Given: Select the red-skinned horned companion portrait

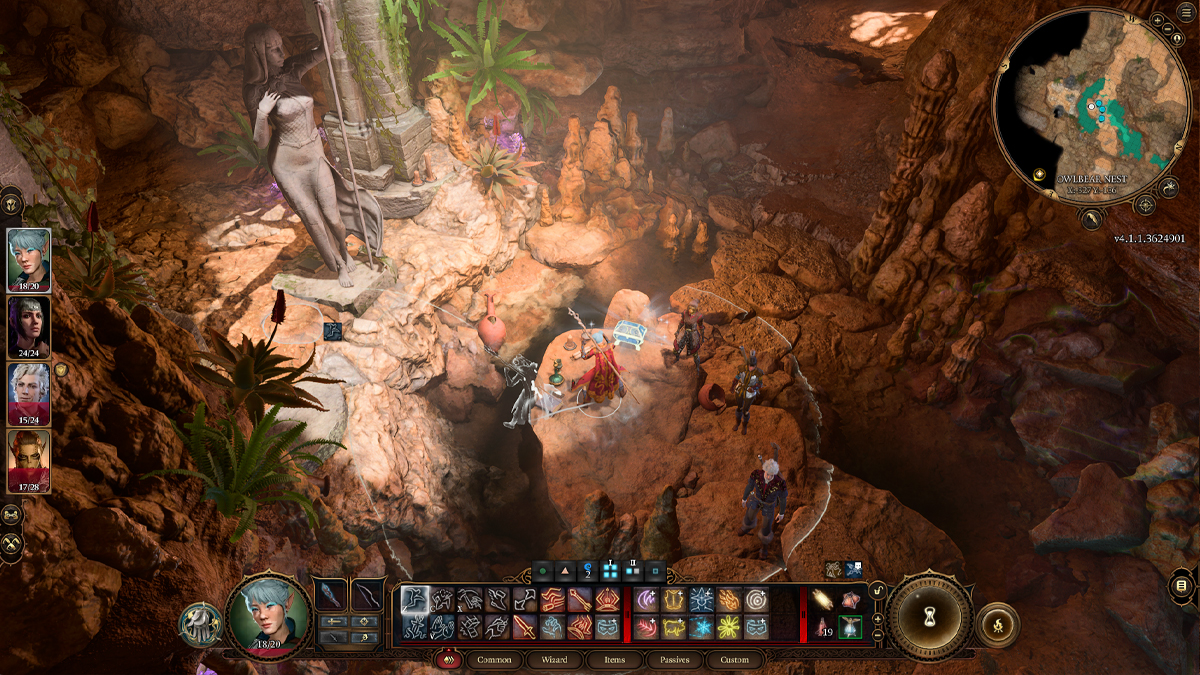Looking at the screenshot, I should pos(30,459).
